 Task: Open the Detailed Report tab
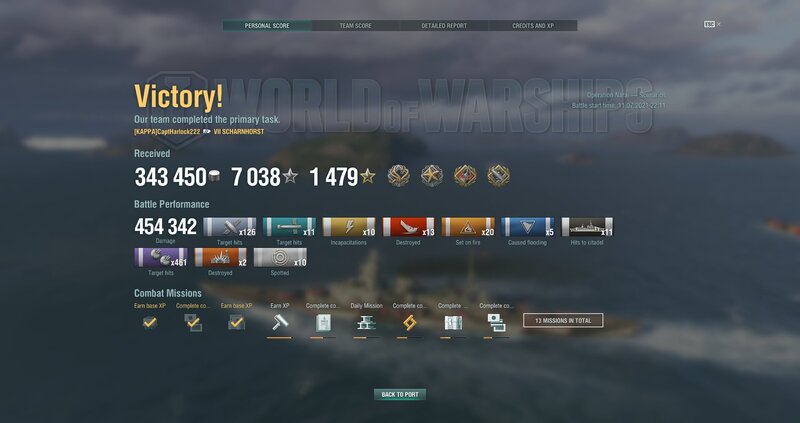coord(444,25)
